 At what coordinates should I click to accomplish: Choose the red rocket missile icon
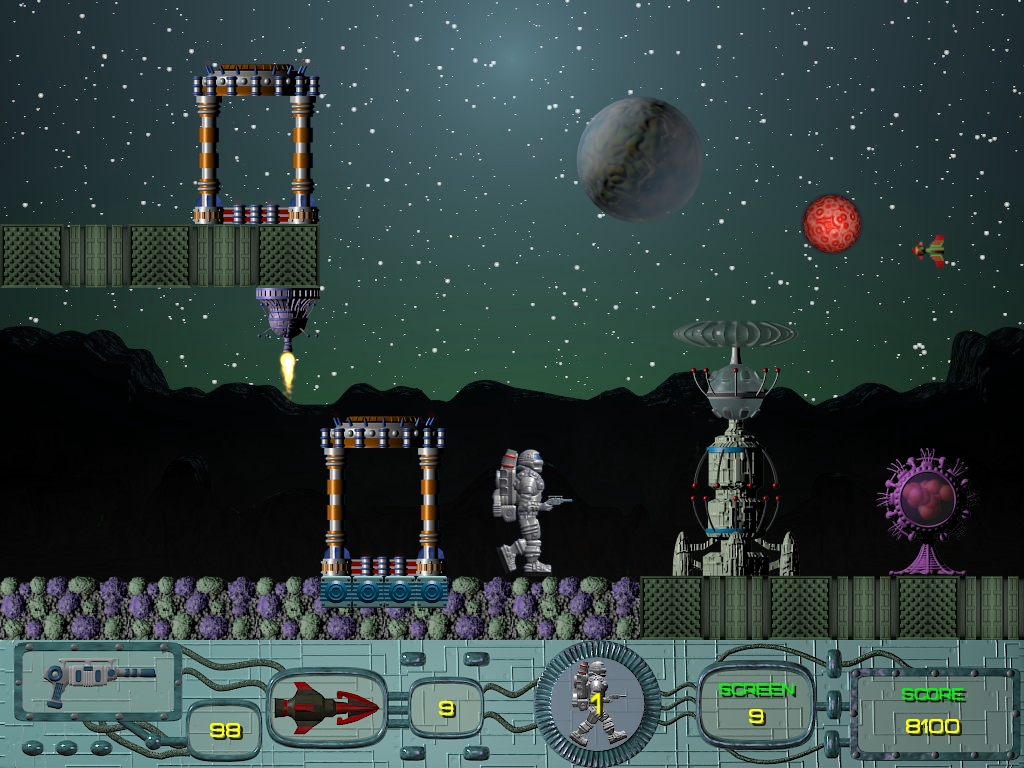pyautogui.click(x=326, y=708)
